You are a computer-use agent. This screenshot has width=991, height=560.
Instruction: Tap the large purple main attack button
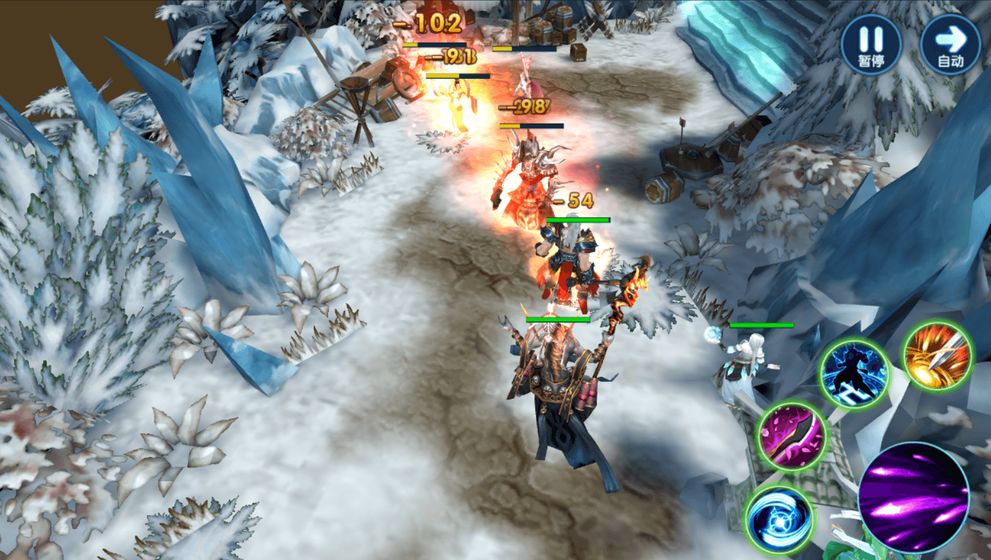tap(913, 496)
